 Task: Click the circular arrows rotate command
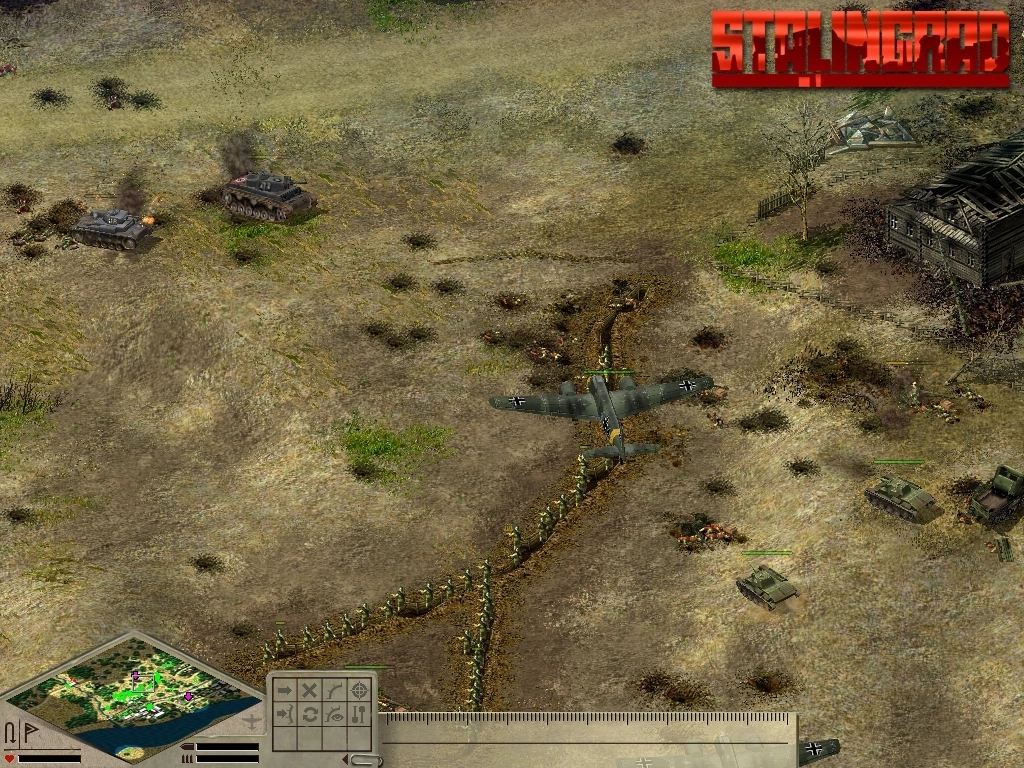(310, 714)
